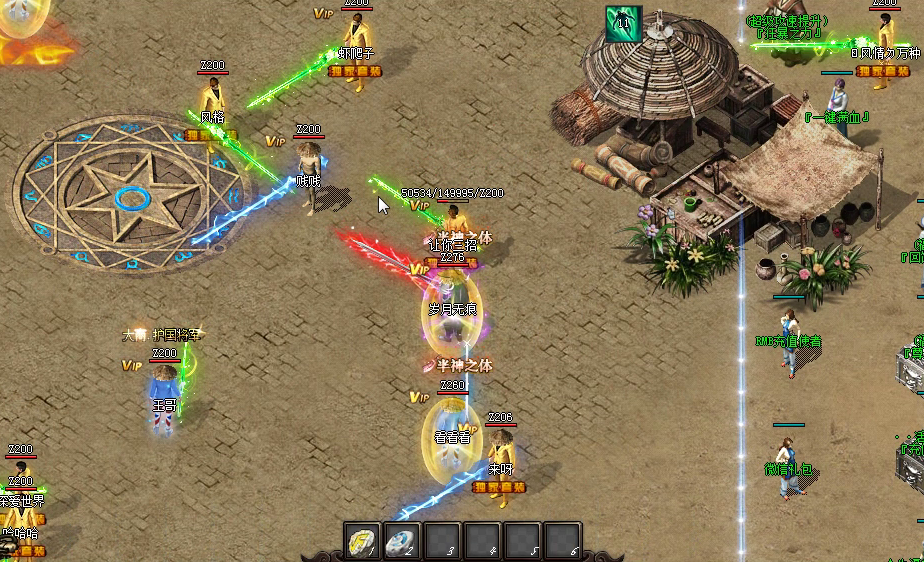Click the green buff icon showing 11
The image size is (924, 562).
point(624,24)
